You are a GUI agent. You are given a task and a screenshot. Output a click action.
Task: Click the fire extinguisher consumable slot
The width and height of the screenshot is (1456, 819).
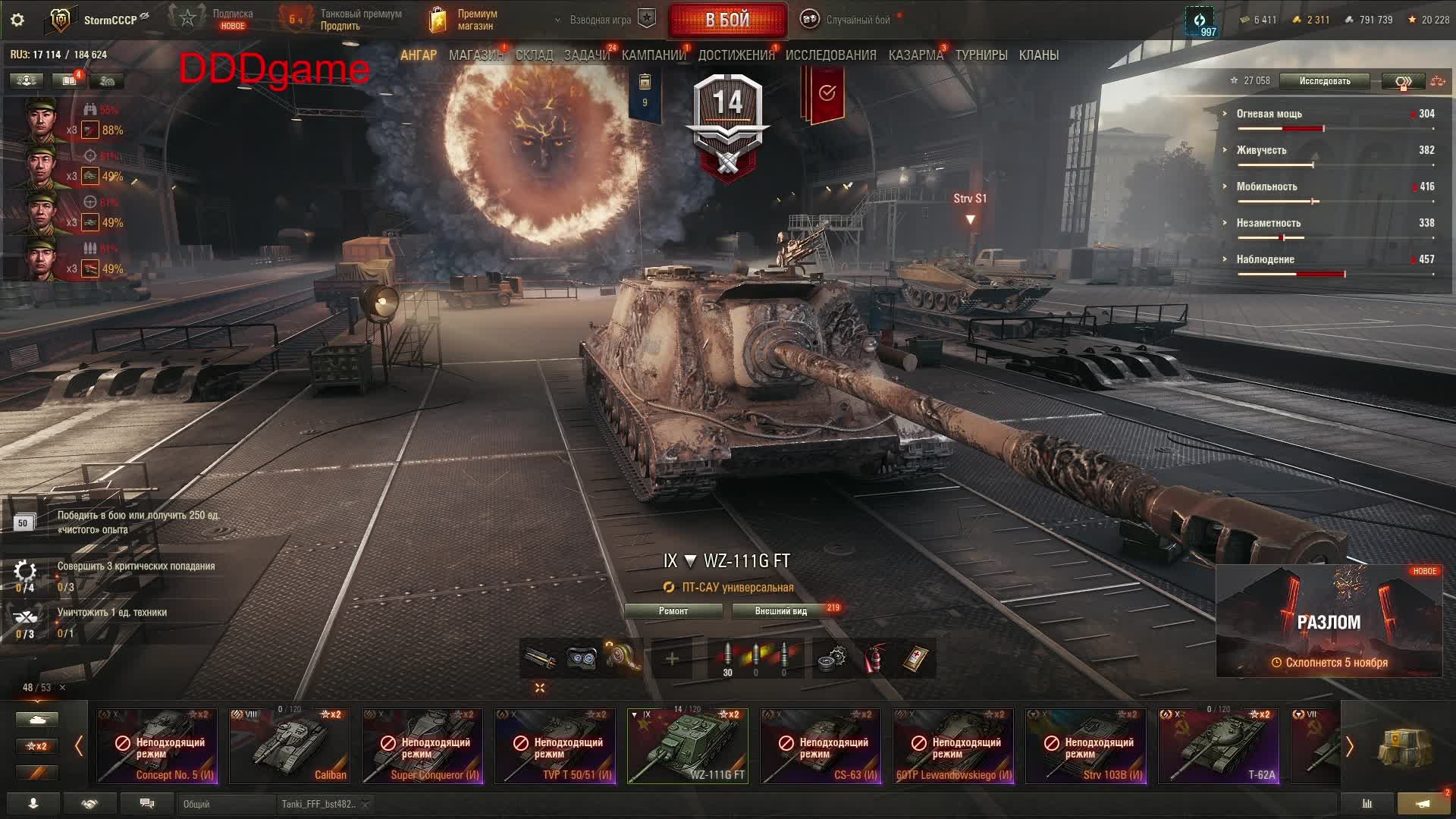pos(874,657)
